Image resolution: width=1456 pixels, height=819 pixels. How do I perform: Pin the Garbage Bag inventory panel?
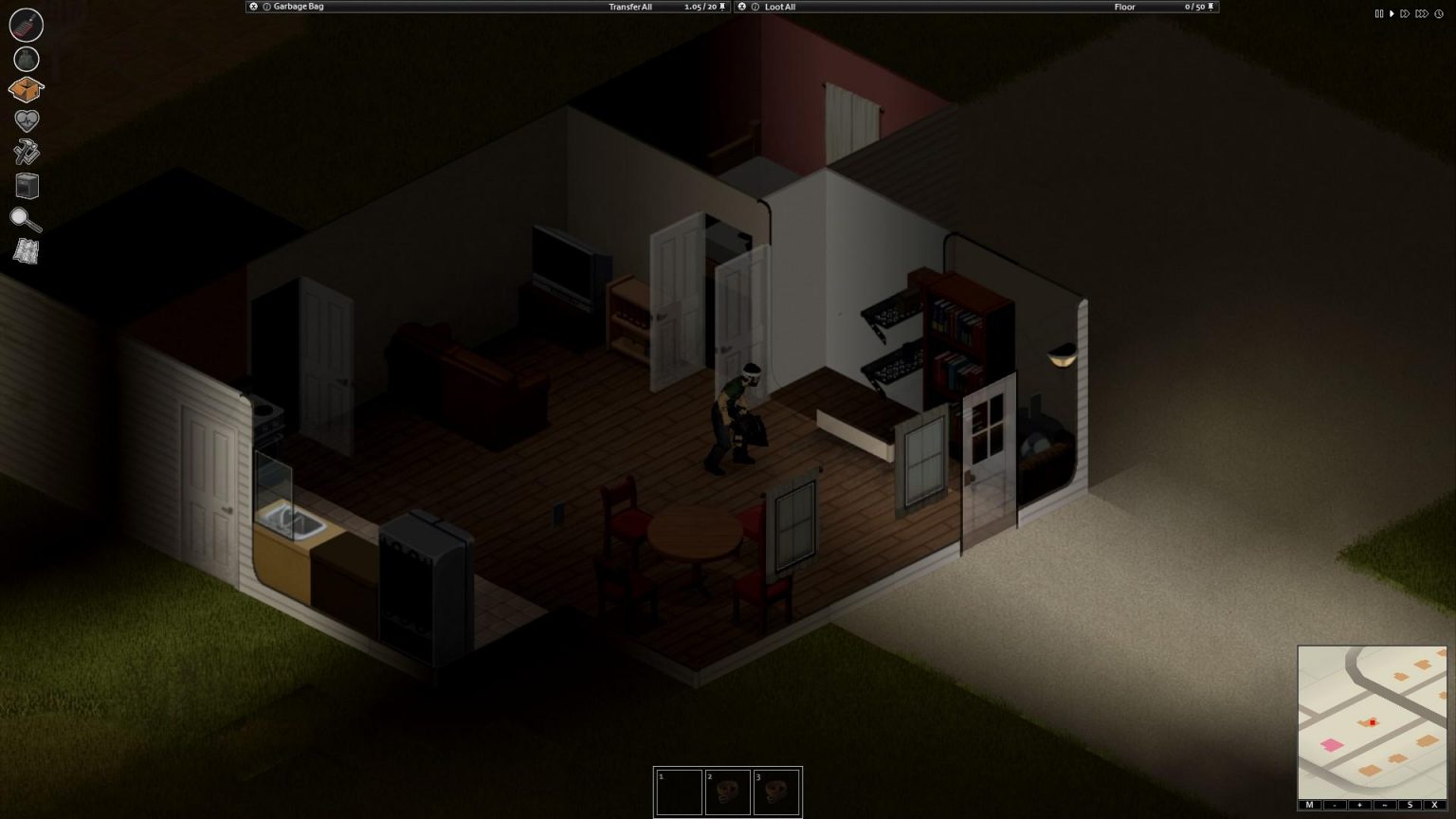coord(720,7)
